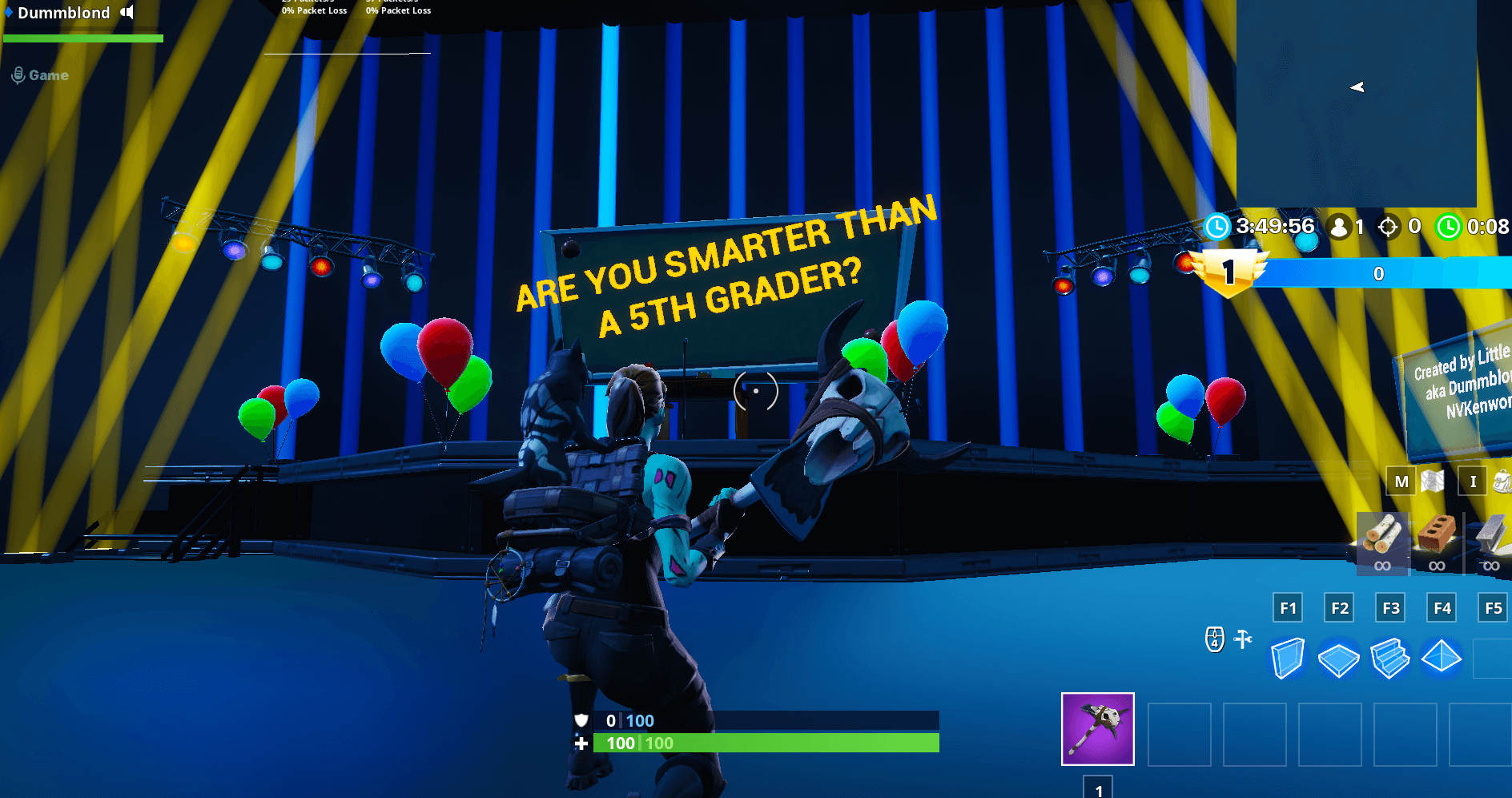This screenshot has height=798, width=1512.
Task: Select the stairs build piece under F3
Action: point(1391,659)
